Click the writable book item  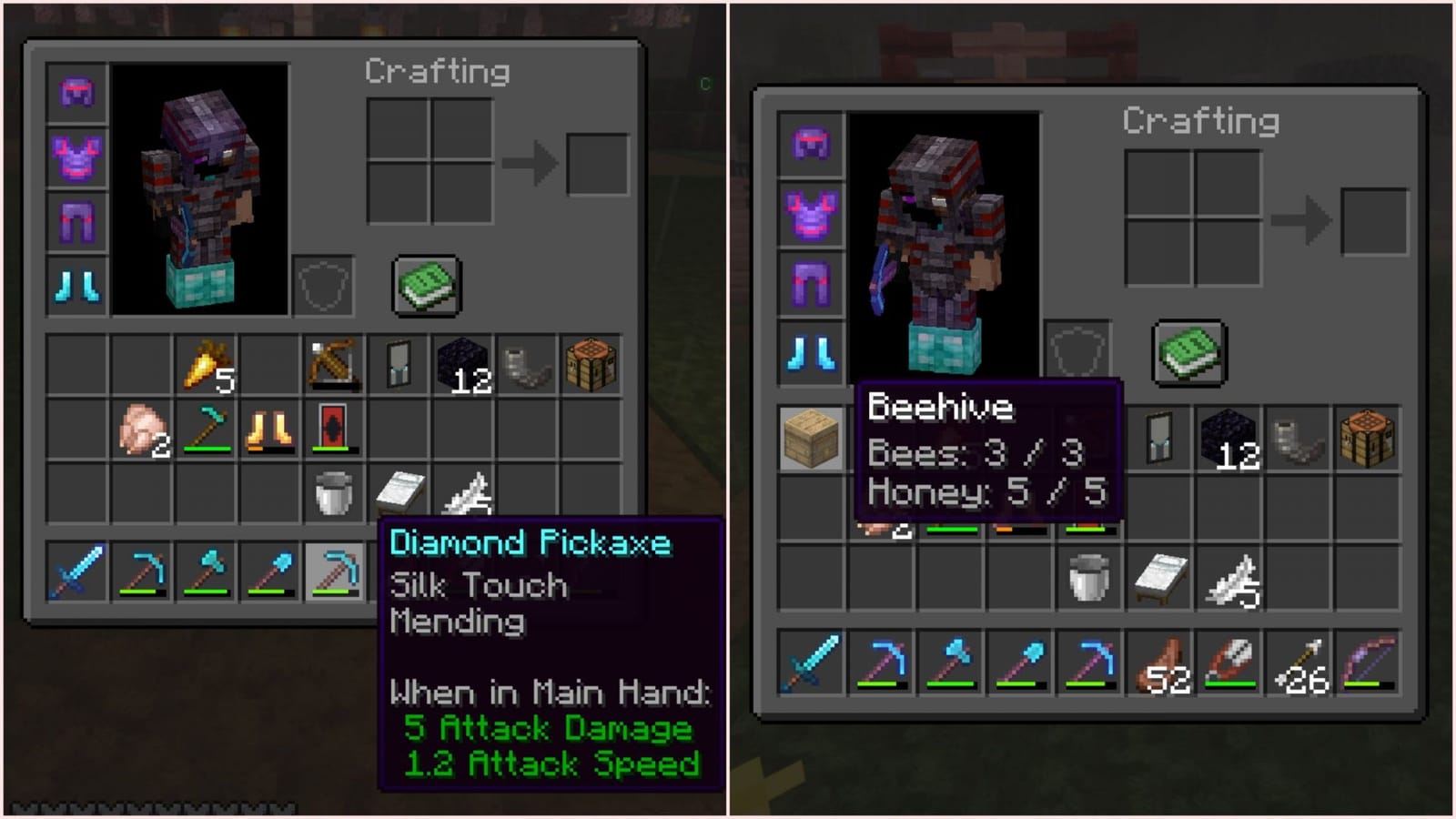pyautogui.click(x=398, y=491)
